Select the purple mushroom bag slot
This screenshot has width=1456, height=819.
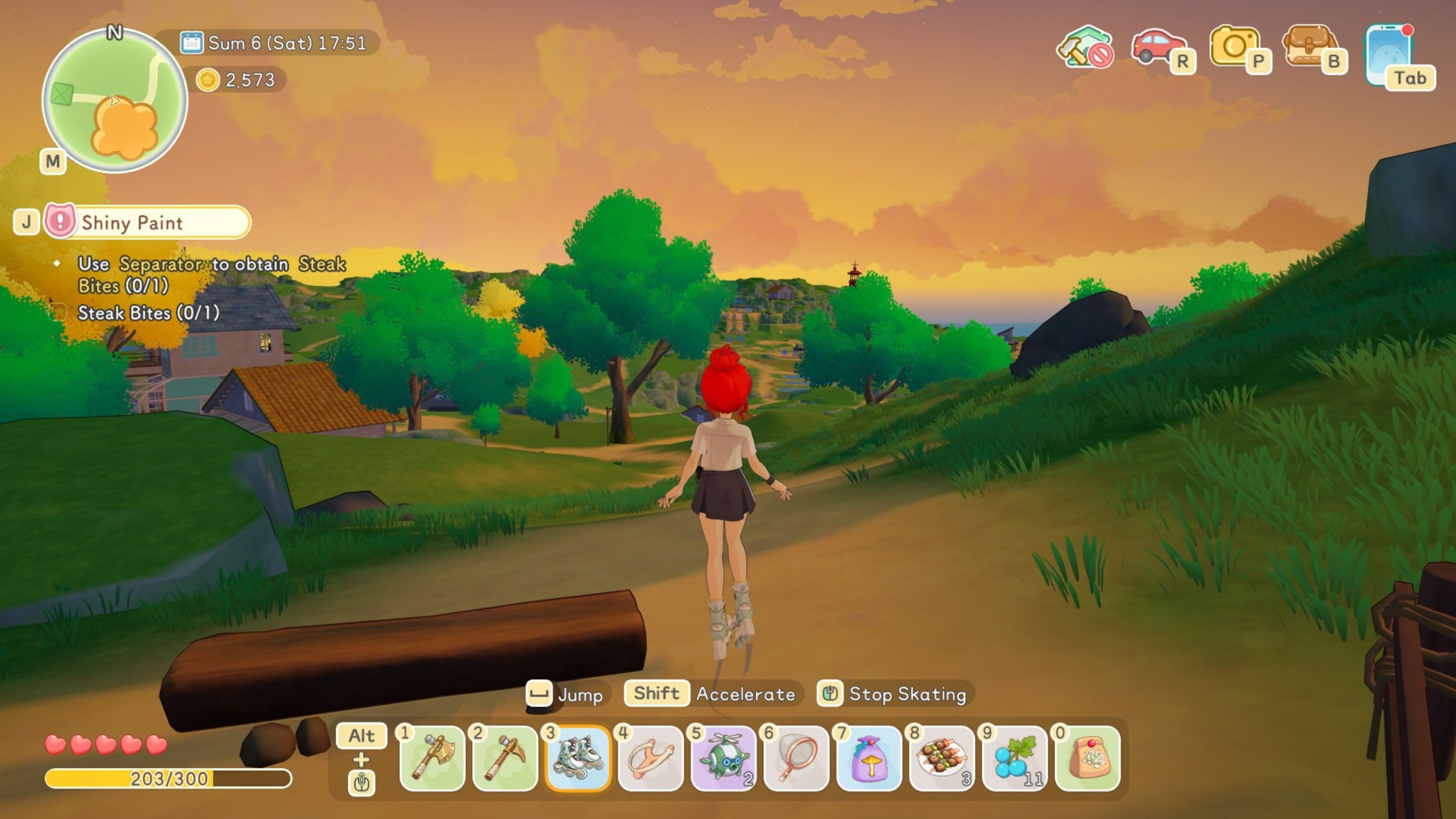[869, 758]
